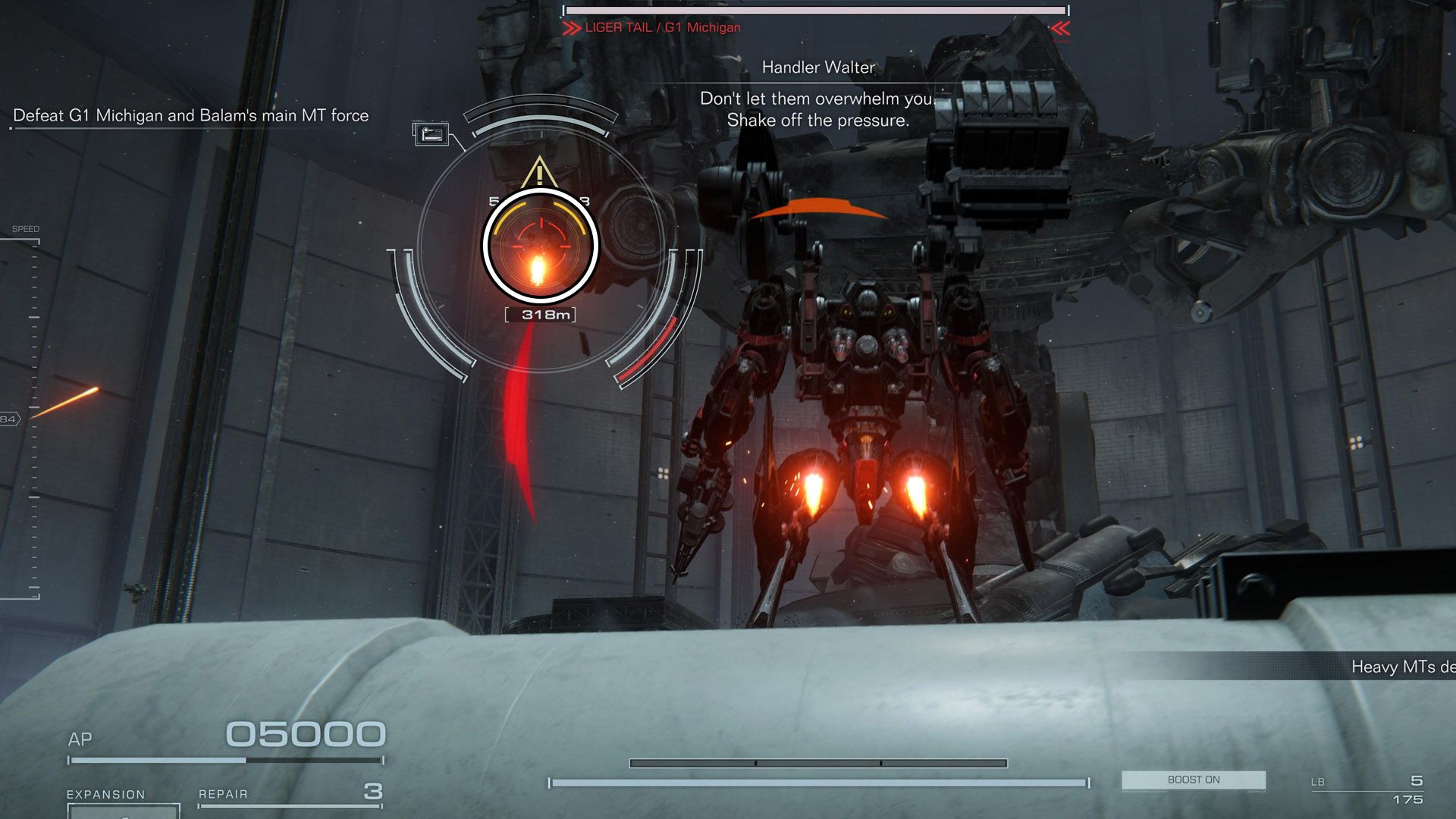
Task: Toggle the SPEED gauge display
Action: [27, 227]
